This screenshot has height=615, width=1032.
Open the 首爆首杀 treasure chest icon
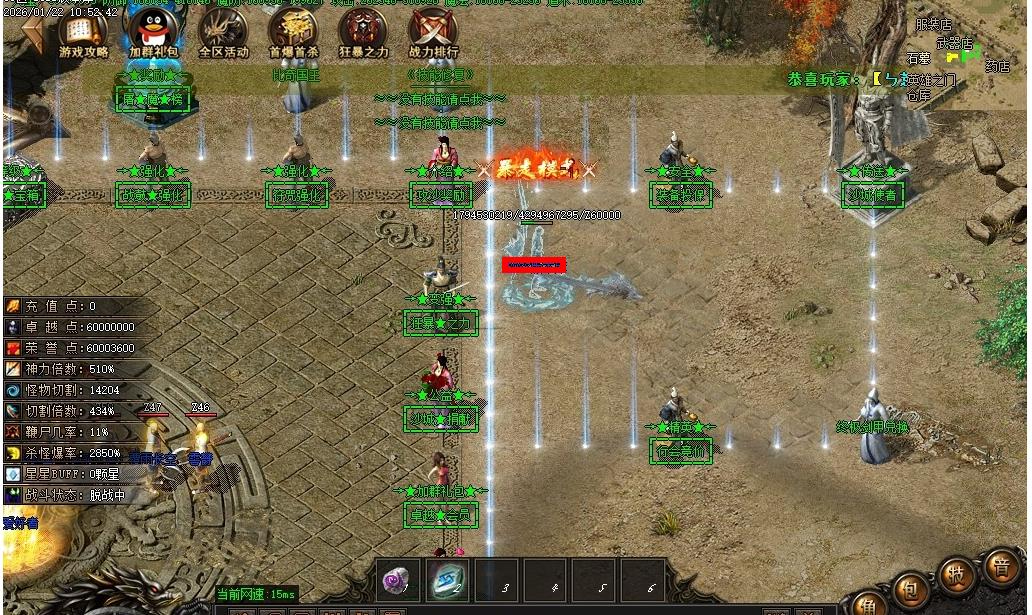293,33
